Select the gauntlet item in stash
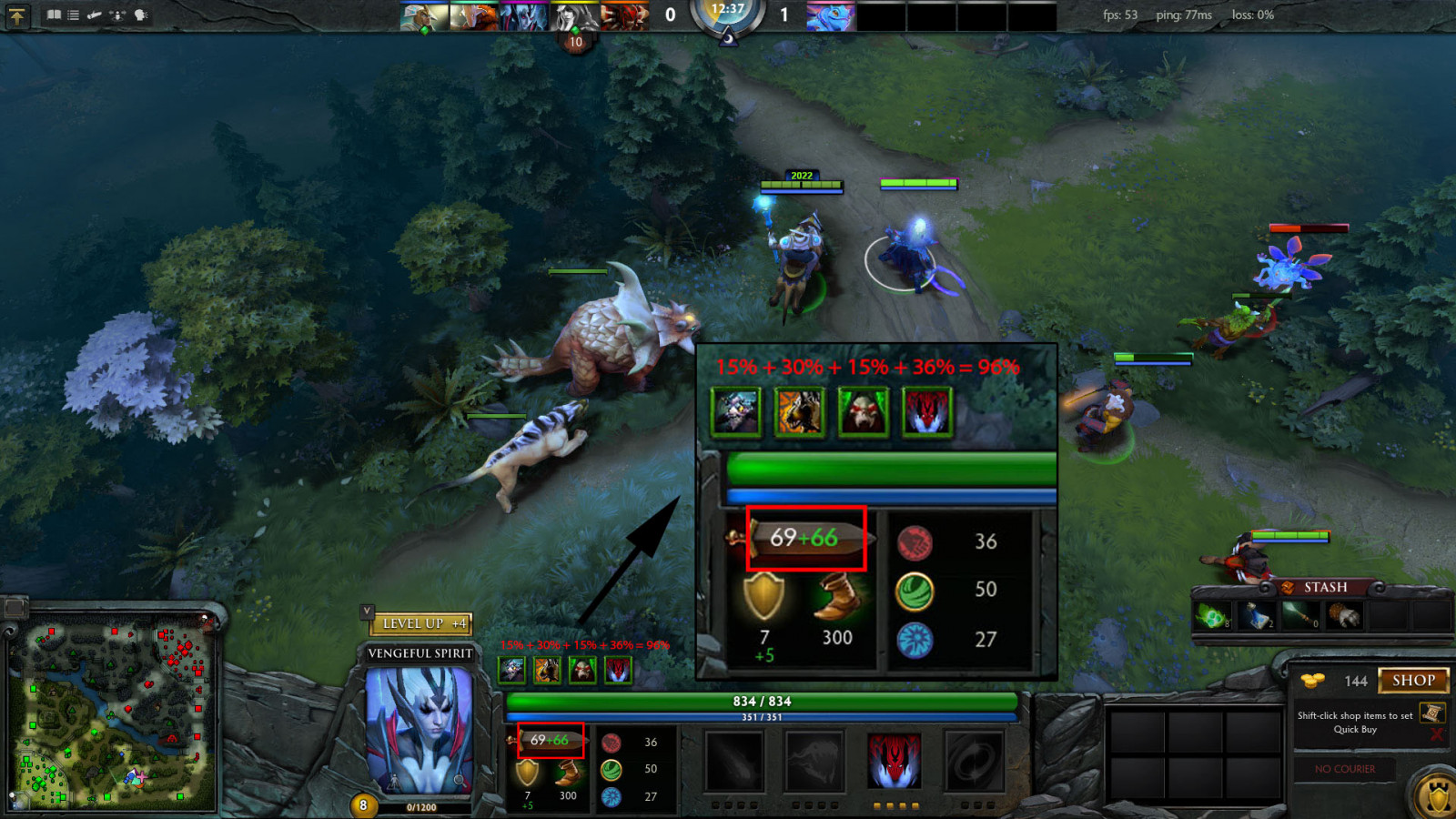This screenshot has width=1456, height=819. [1344, 617]
